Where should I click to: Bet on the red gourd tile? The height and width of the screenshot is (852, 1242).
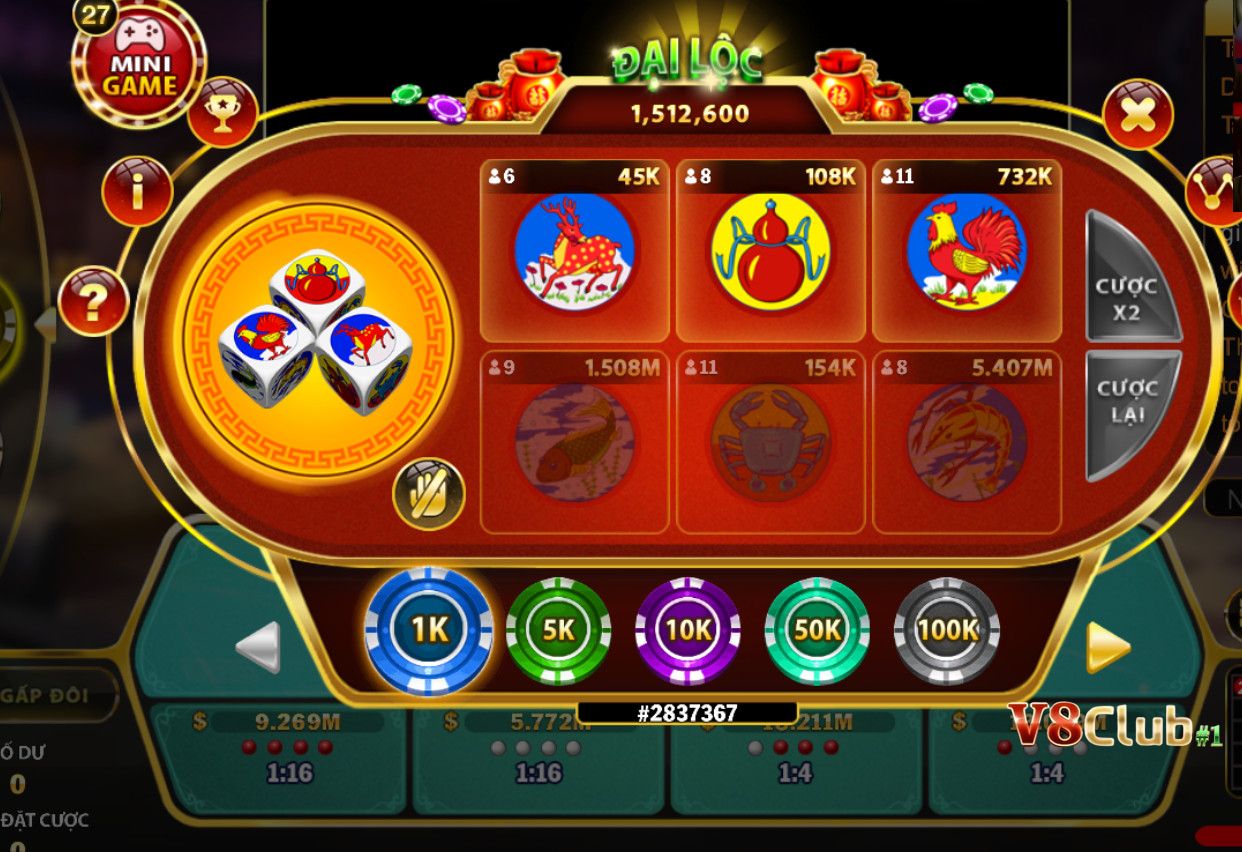(x=770, y=251)
